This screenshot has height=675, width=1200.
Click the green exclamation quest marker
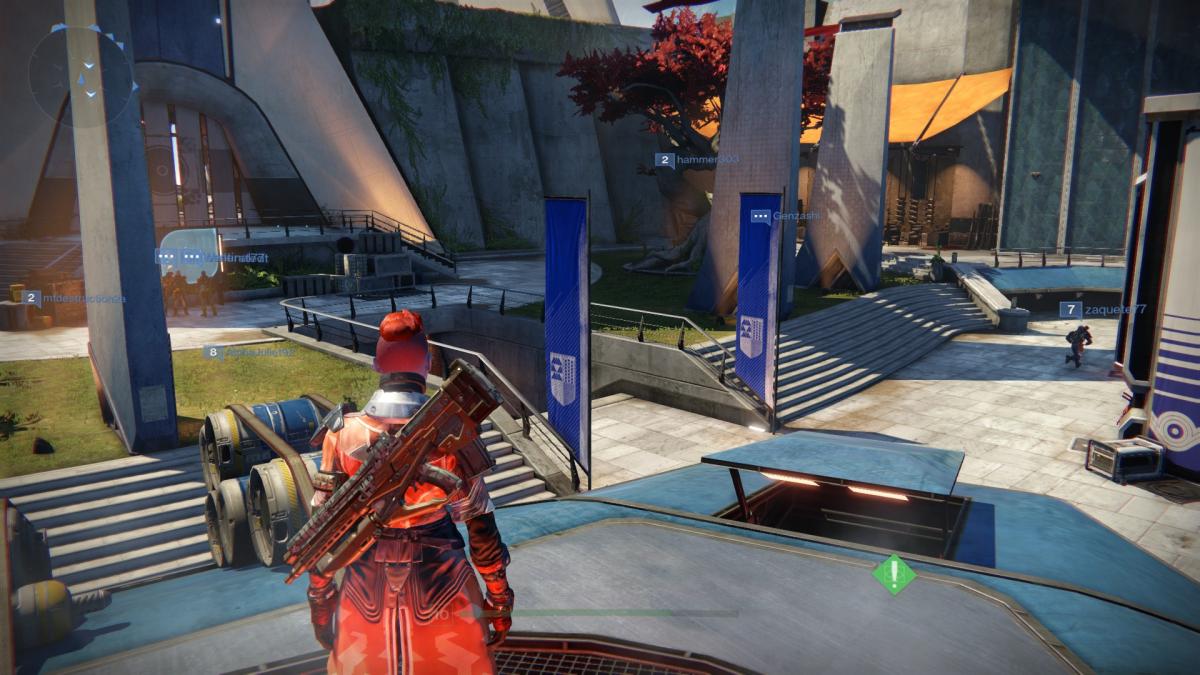pos(893,574)
